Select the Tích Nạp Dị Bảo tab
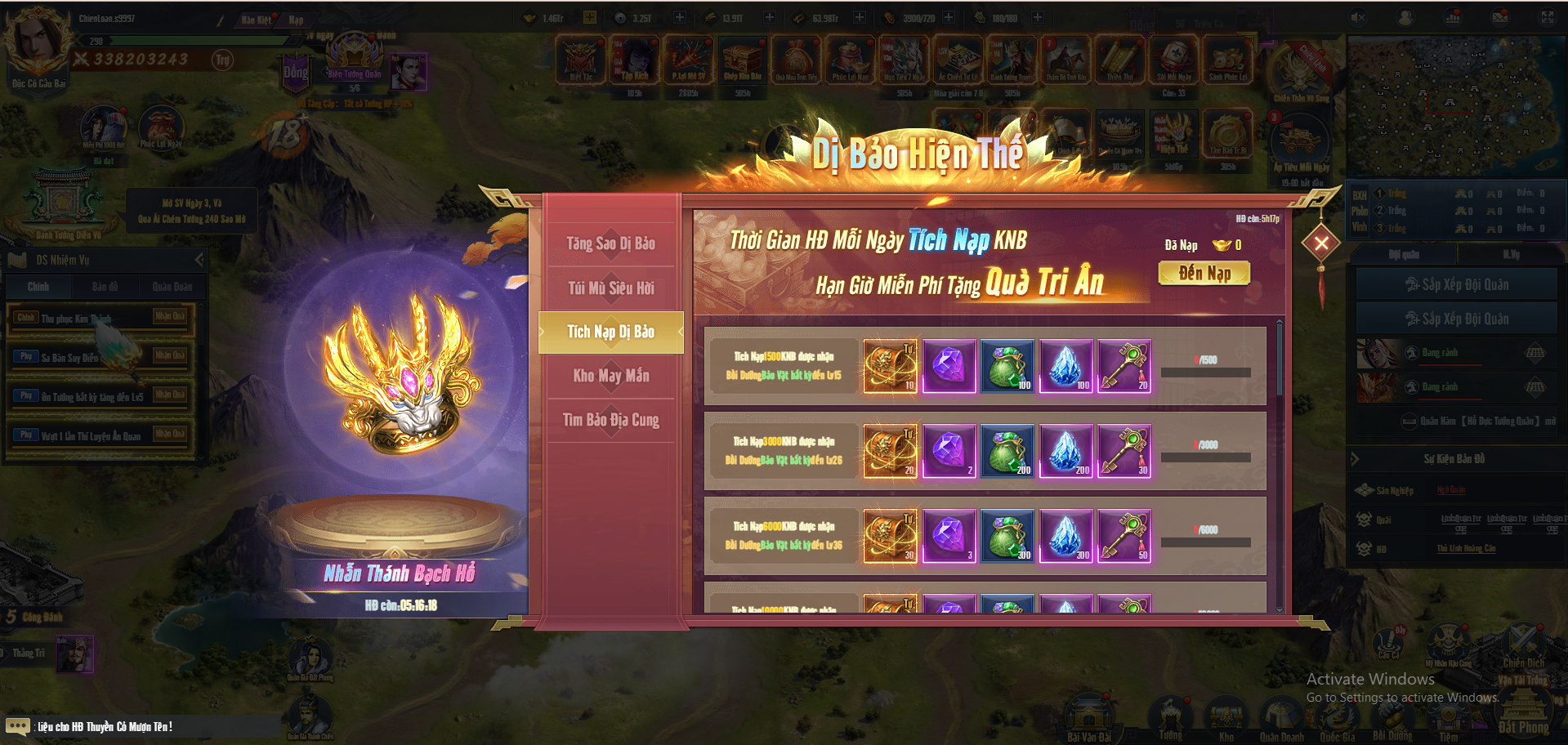Image resolution: width=1568 pixels, height=745 pixels. coord(610,332)
